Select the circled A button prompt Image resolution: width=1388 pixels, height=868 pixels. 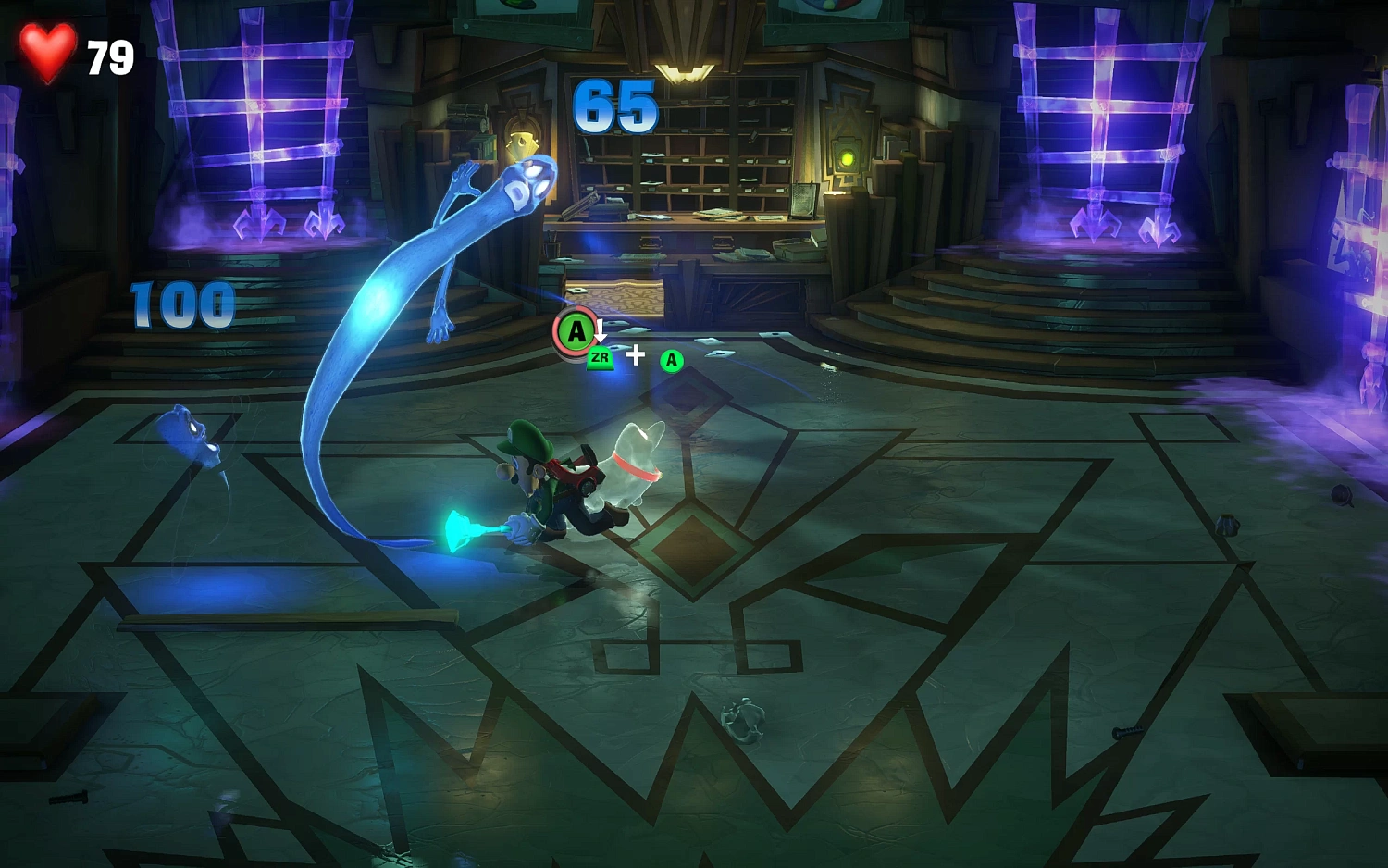(576, 329)
